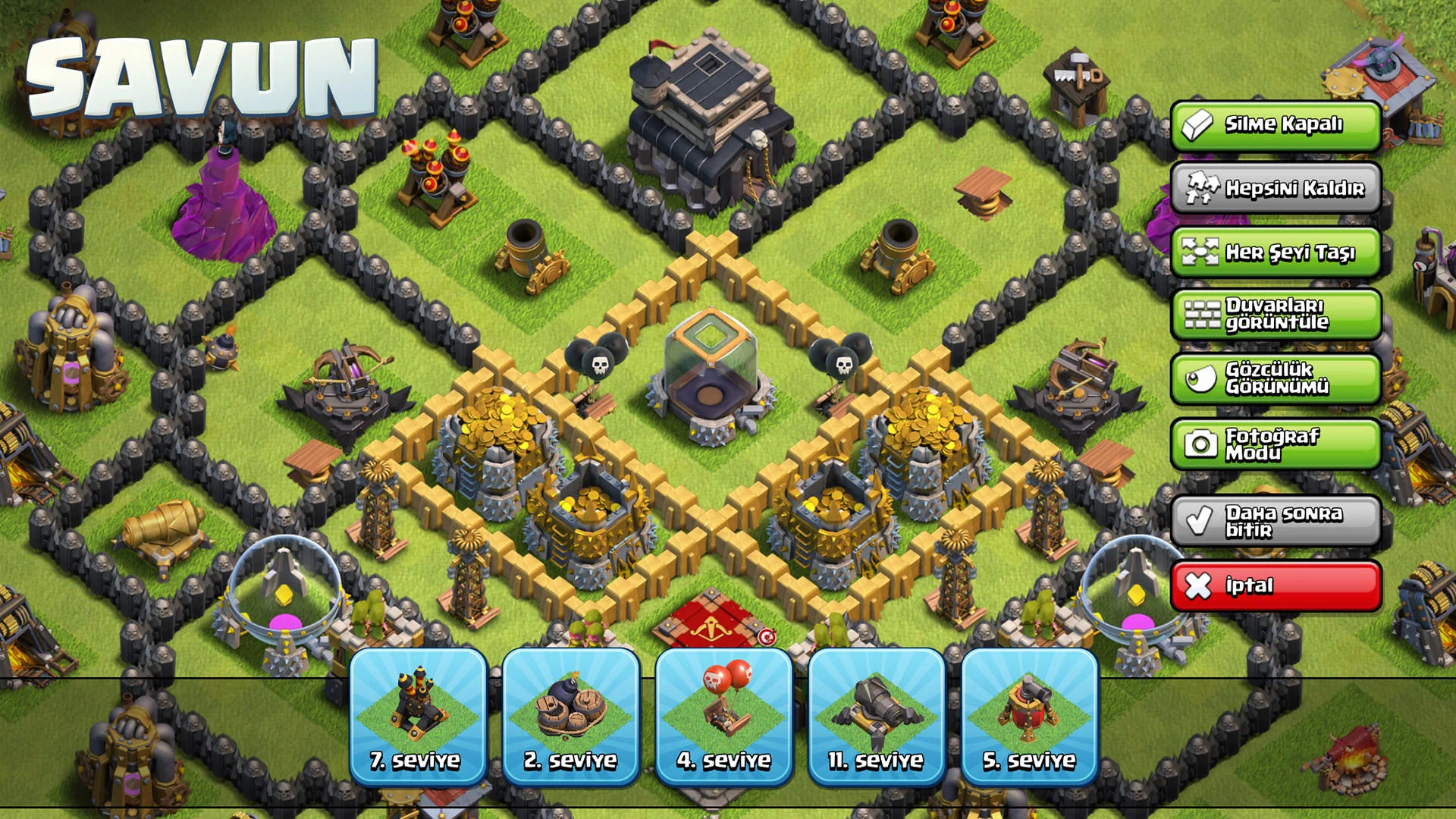Click the checkmark icon on Daha sonra bitir

(x=1200, y=522)
